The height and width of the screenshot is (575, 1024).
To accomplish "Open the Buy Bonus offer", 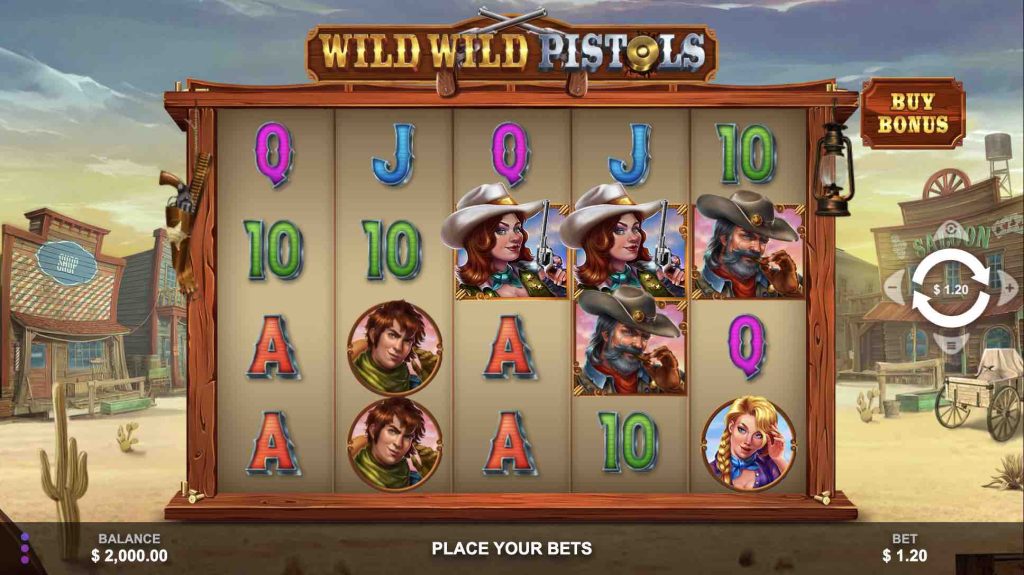I will point(913,114).
